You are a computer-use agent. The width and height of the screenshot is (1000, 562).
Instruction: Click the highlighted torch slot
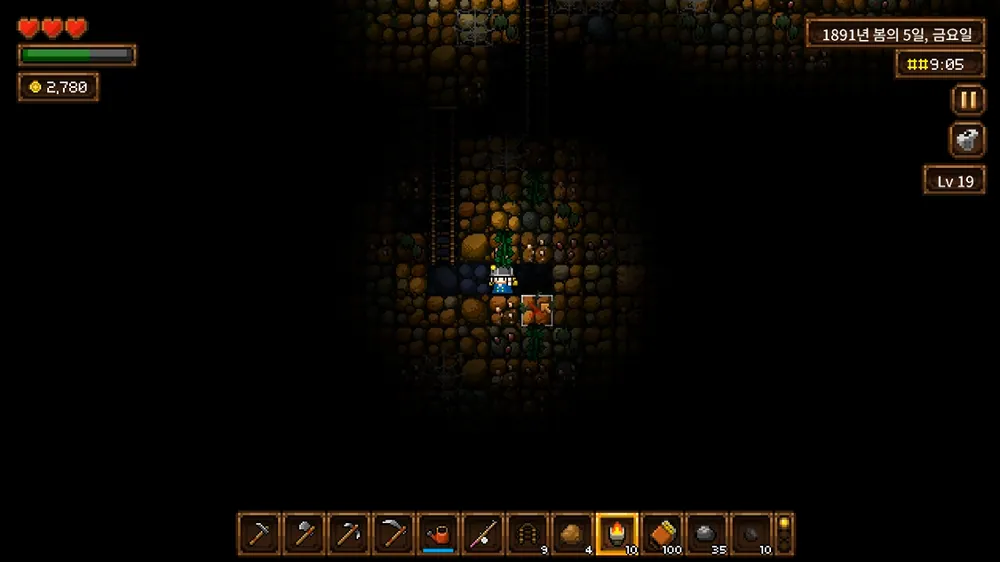(617, 533)
